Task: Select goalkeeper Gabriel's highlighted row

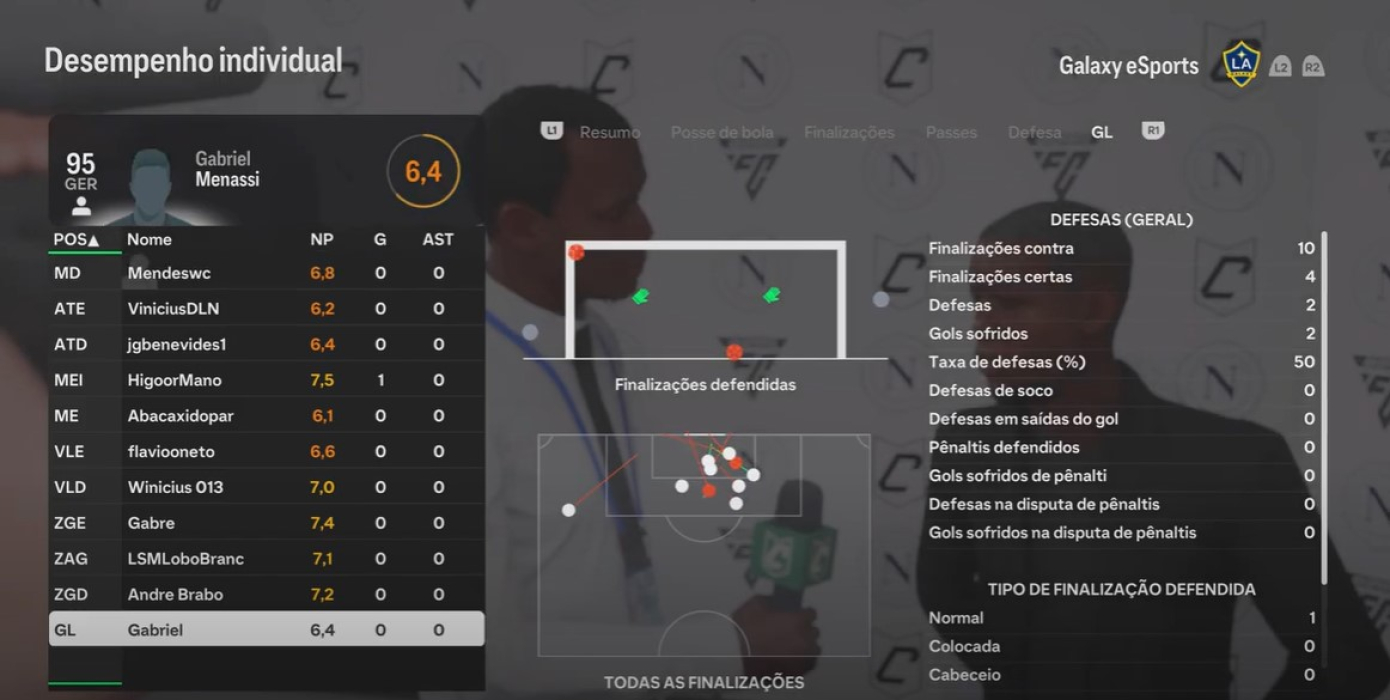Action: point(266,630)
